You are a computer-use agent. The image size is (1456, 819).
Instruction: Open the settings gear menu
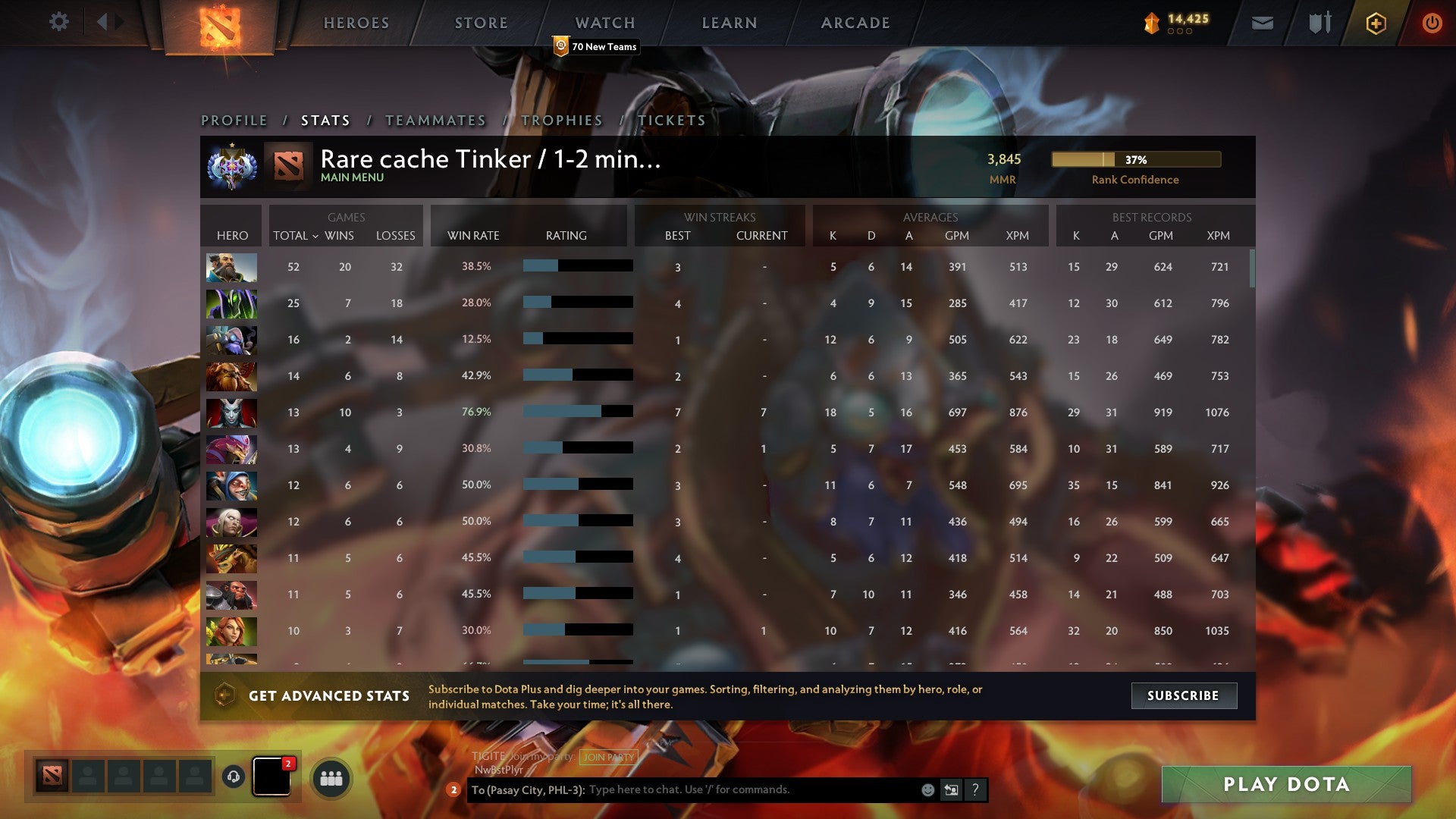(59, 22)
